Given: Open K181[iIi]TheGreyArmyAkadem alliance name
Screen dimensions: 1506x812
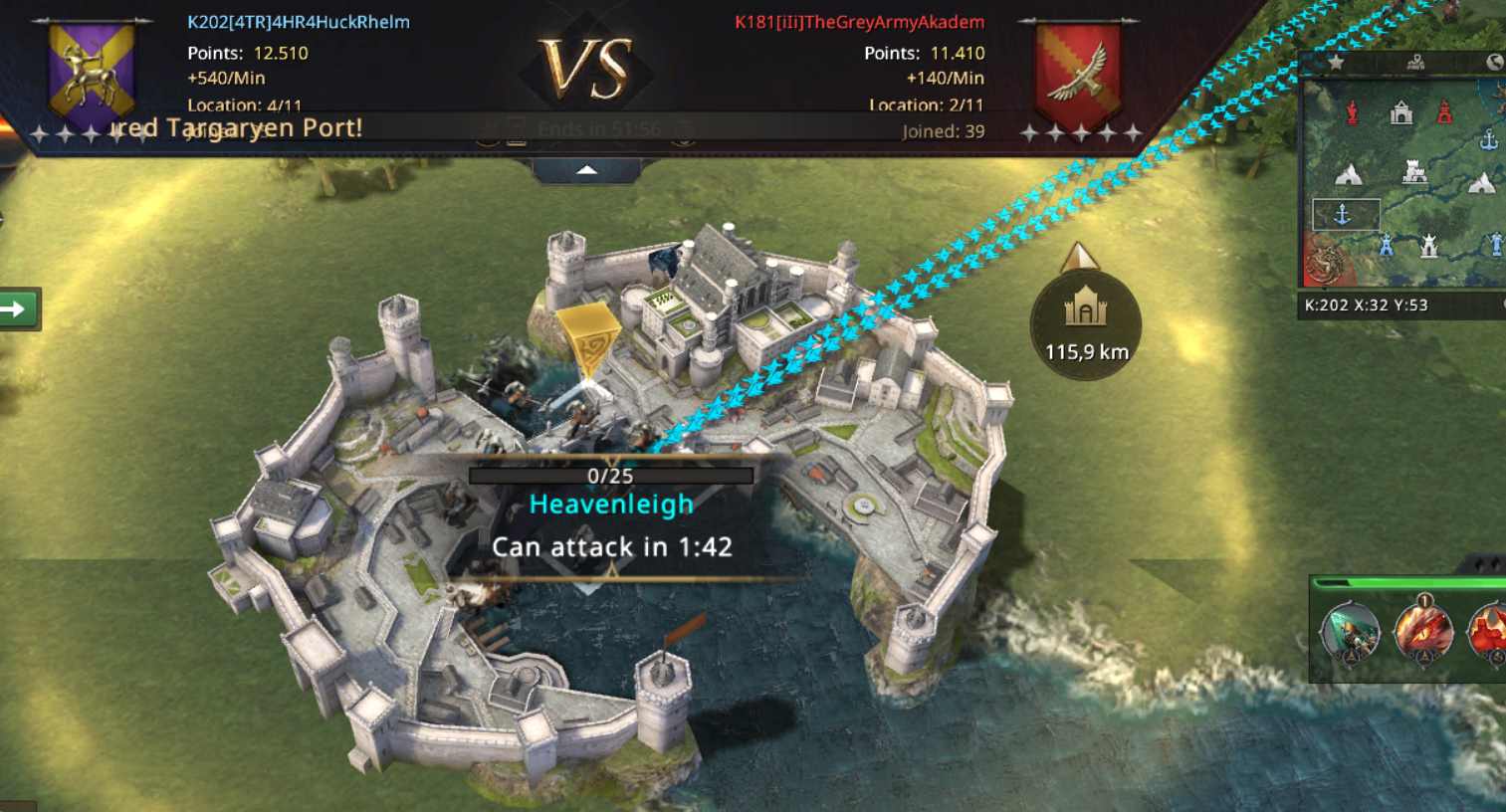Looking at the screenshot, I should click(x=859, y=22).
